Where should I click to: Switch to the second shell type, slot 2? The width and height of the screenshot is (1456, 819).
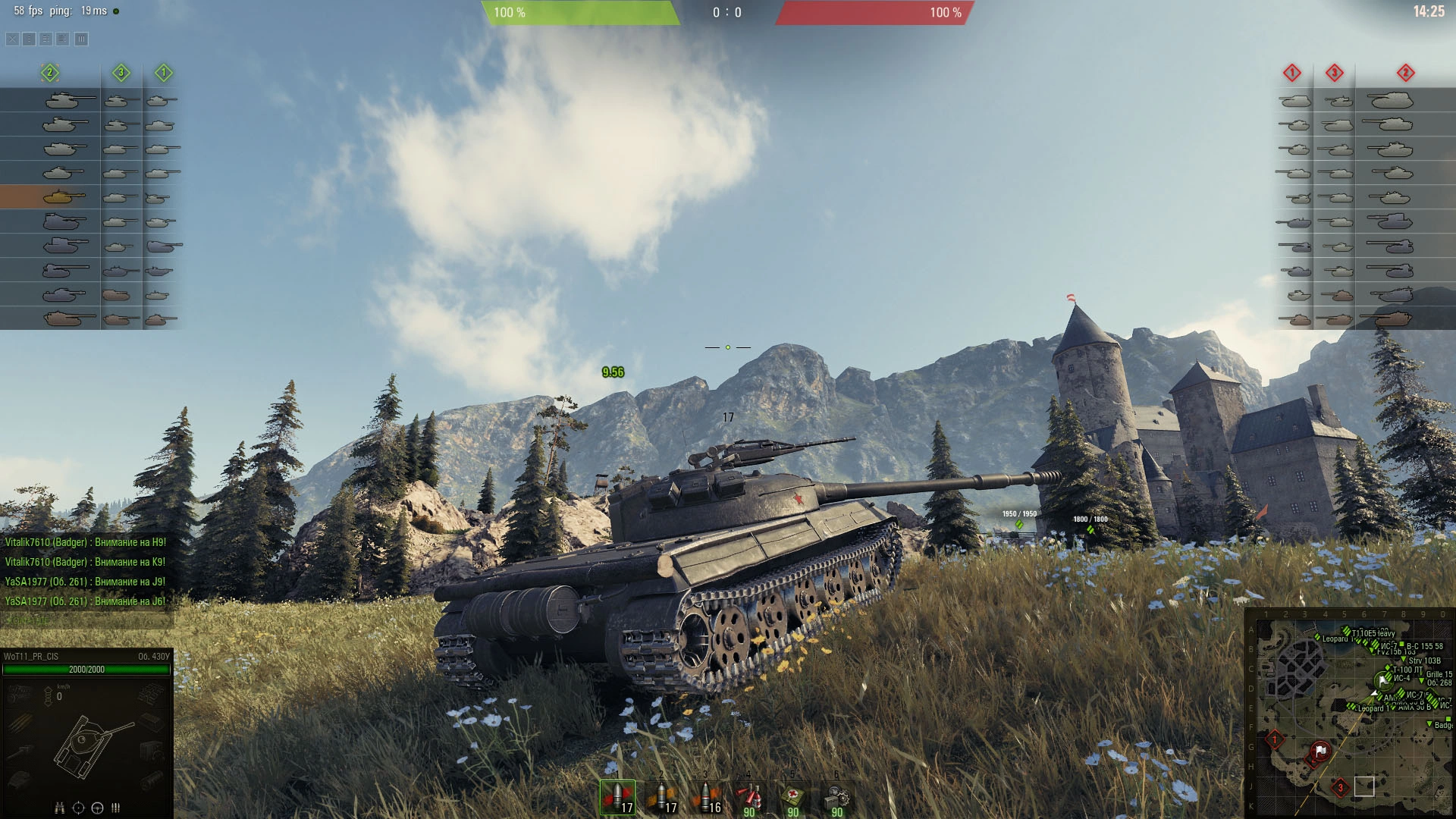click(662, 797)
